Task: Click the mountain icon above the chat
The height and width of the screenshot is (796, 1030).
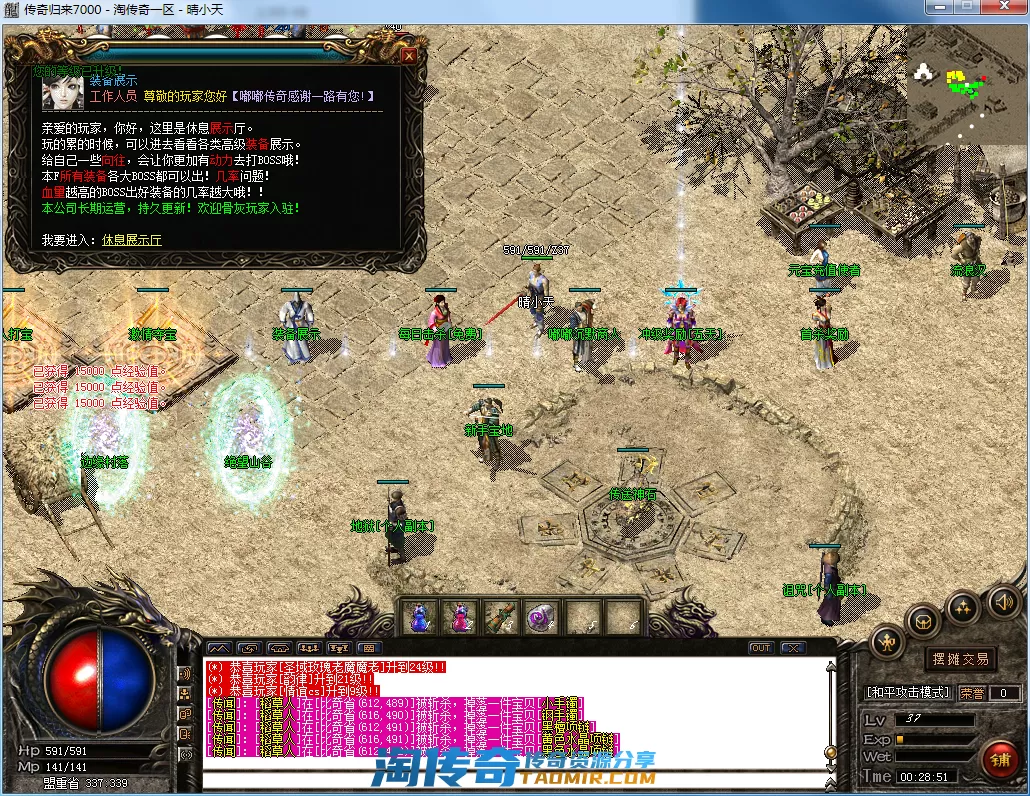Action: [x=219, y=648]
